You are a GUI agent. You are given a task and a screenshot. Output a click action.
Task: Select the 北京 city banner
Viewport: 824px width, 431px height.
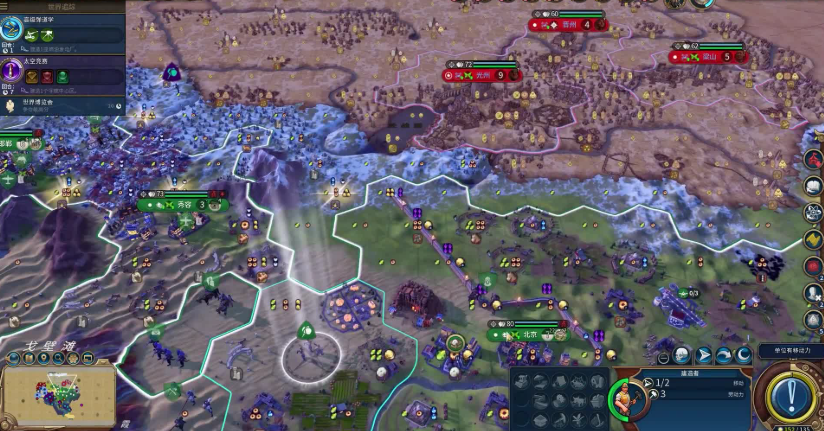[x=528, y=335]
